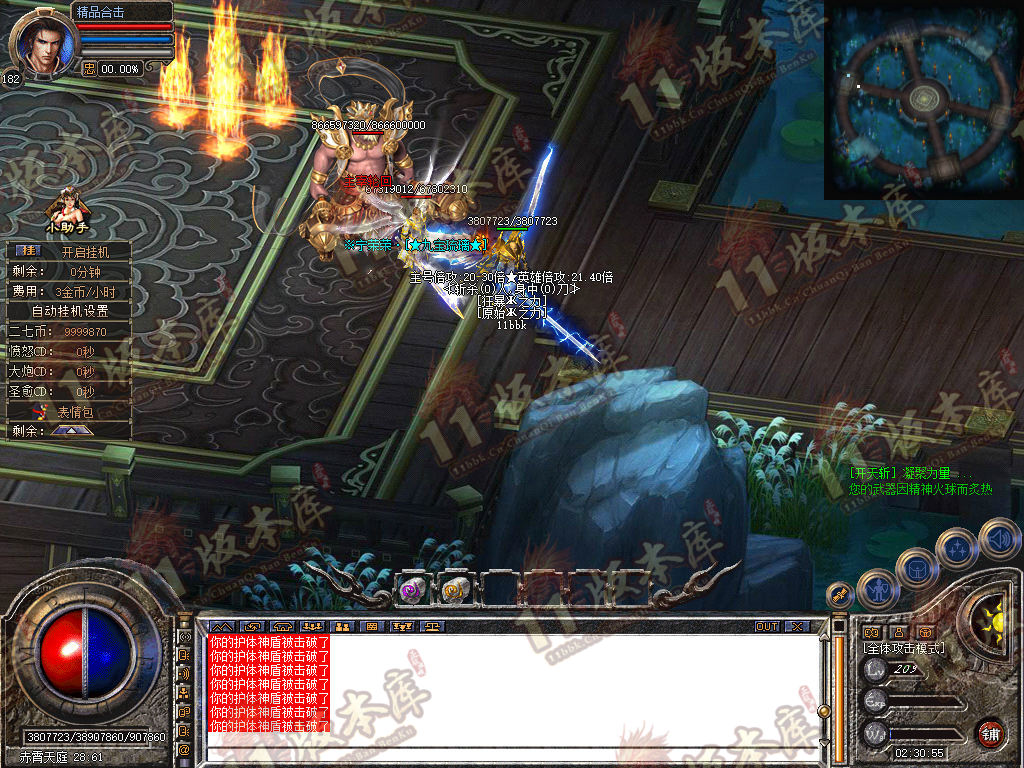The height and width of the screenshot is (768, 1024).
Task: Close the chat panel with the X button
Action: [x=796, y=626]
